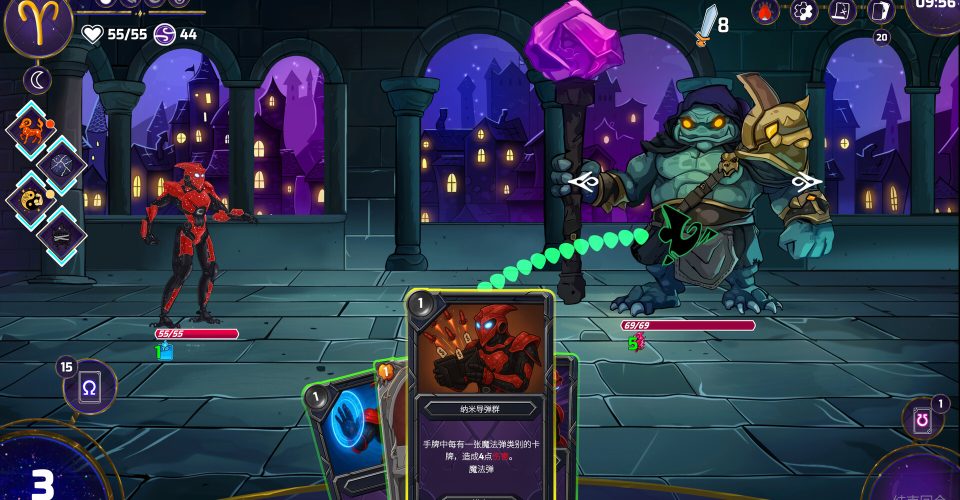960x500 pixels.
Task: Open the map scroll icon
Action: pyautogui.click(x=842, y=11)
